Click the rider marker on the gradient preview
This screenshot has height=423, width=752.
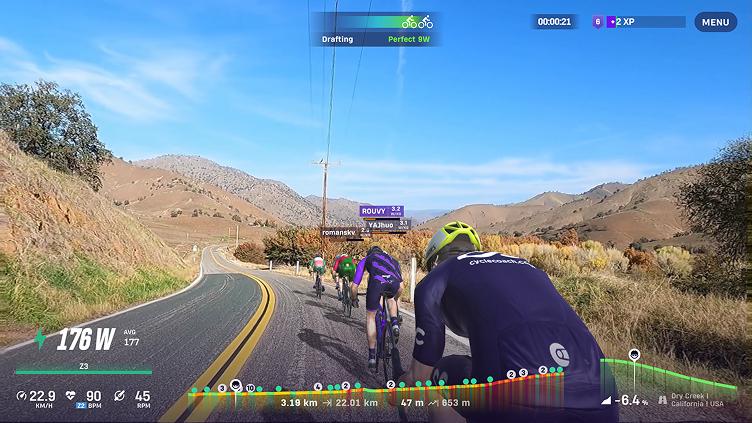tap(634, 355)
